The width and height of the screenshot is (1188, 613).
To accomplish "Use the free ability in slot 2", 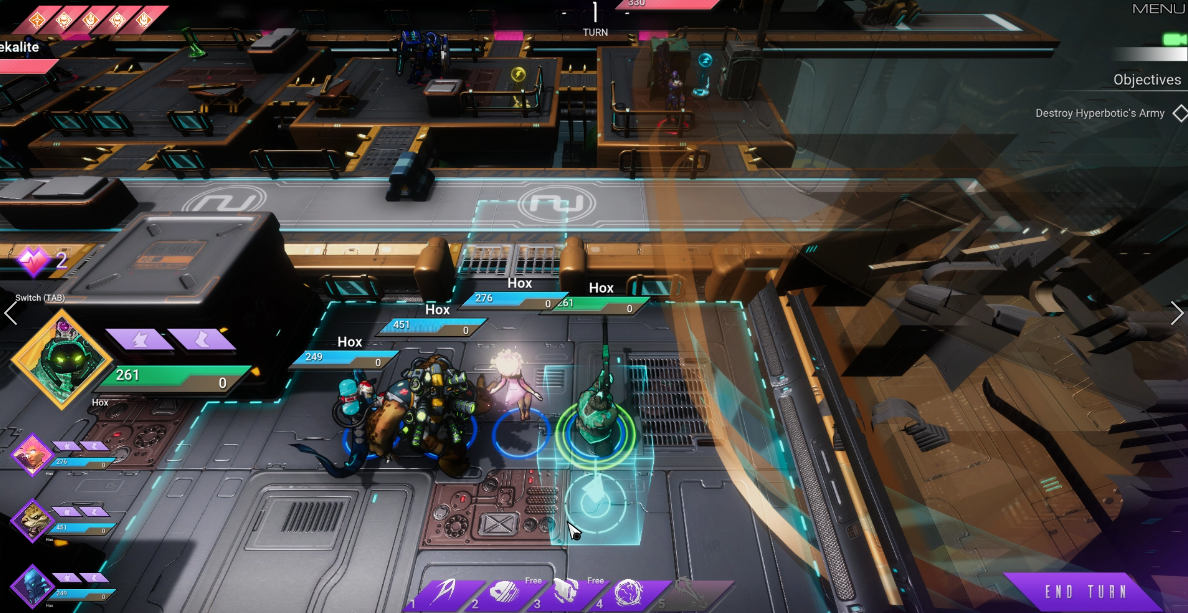I will (504, 594).
